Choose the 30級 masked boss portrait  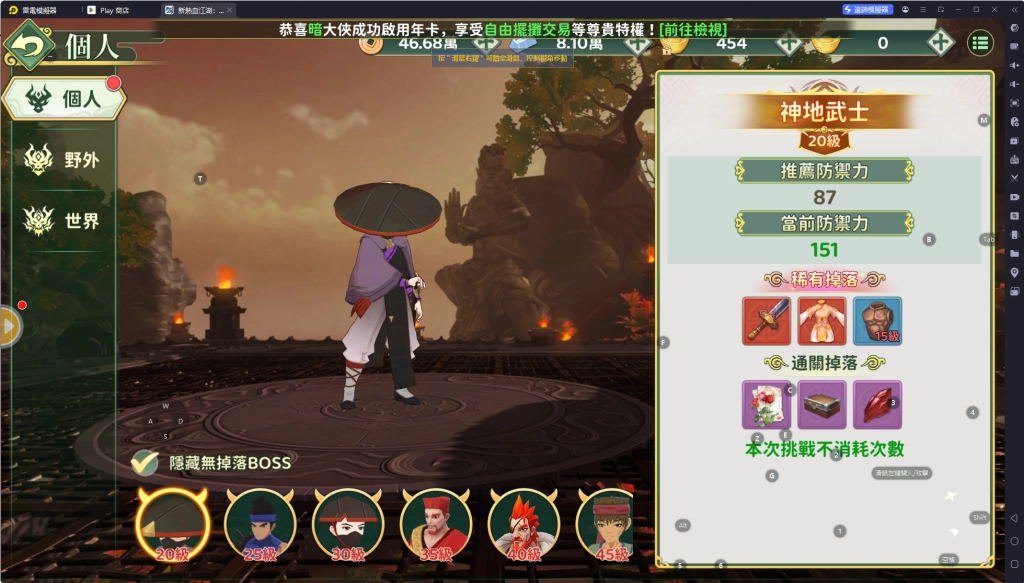click(x=348, y=524)
